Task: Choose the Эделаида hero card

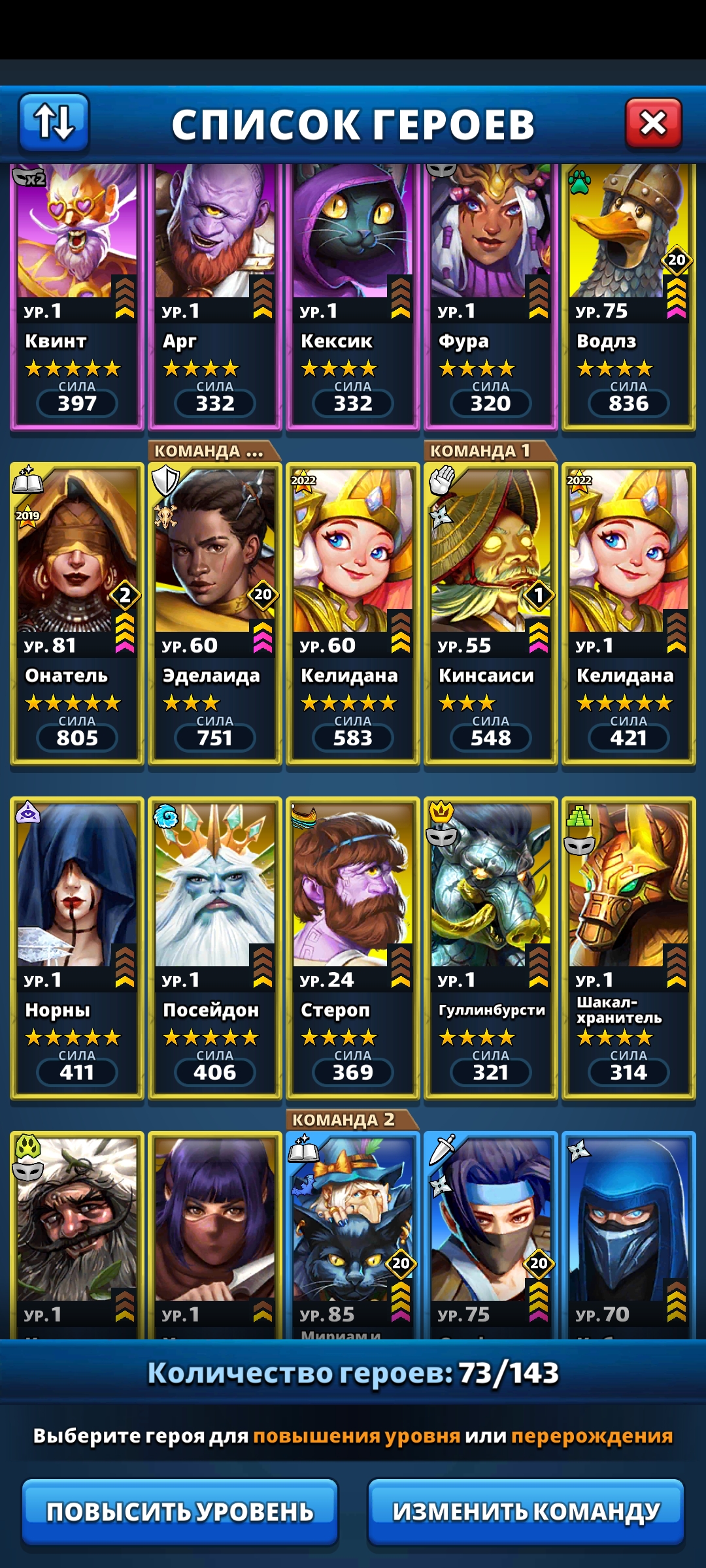Action: click(x=215, y=614)
